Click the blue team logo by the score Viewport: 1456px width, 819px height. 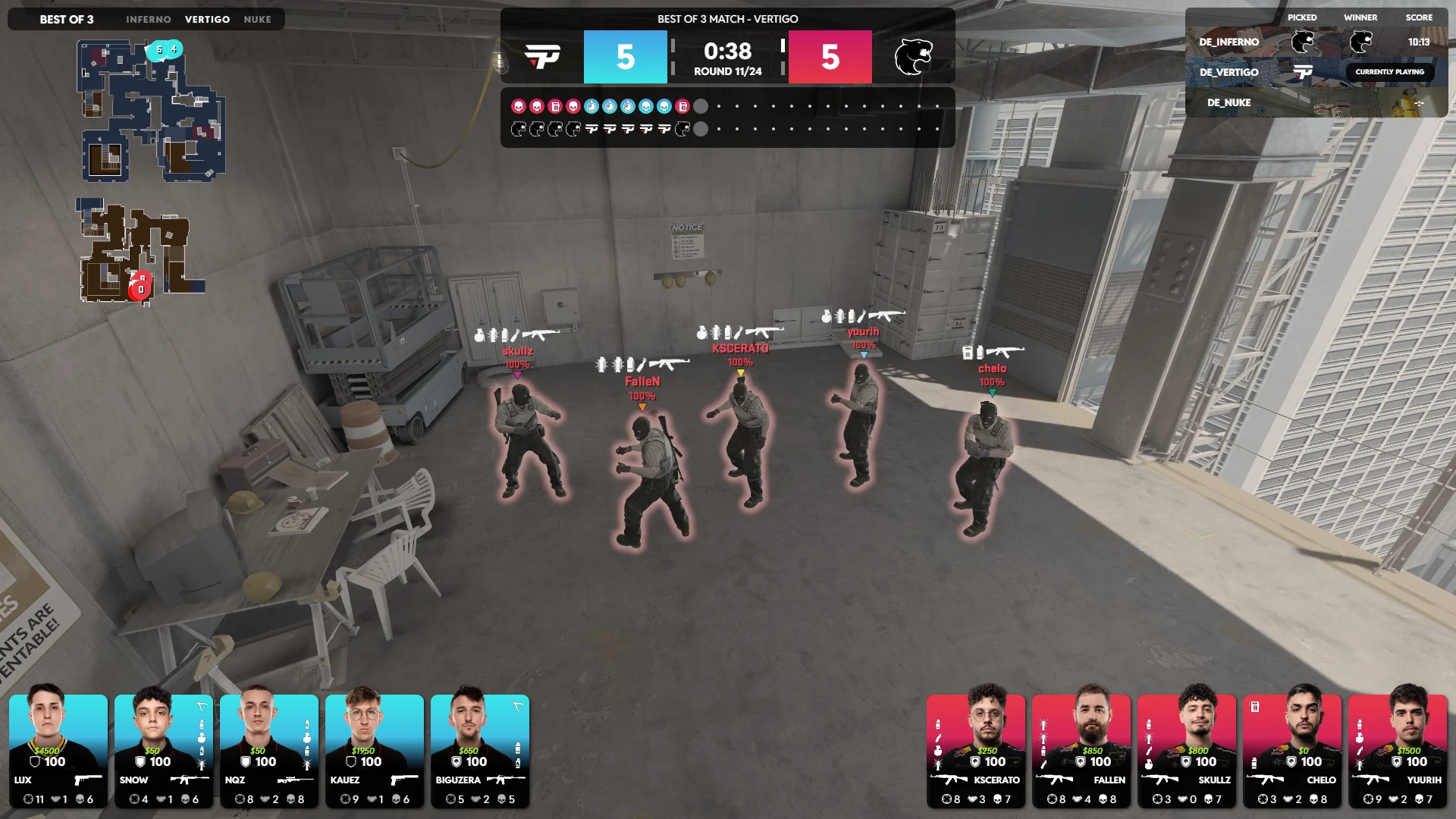click(542, 57)
